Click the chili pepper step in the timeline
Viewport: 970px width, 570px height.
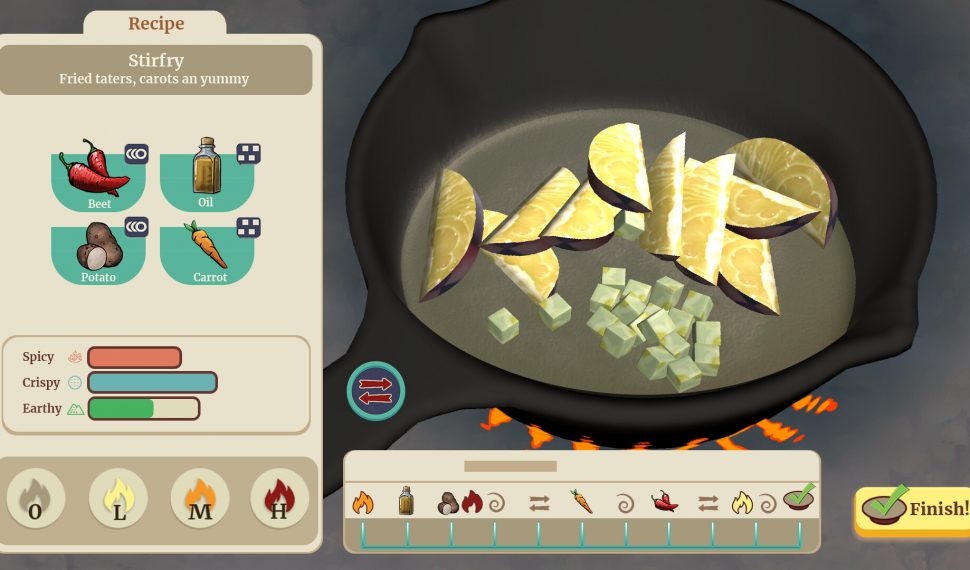point(665,501)
